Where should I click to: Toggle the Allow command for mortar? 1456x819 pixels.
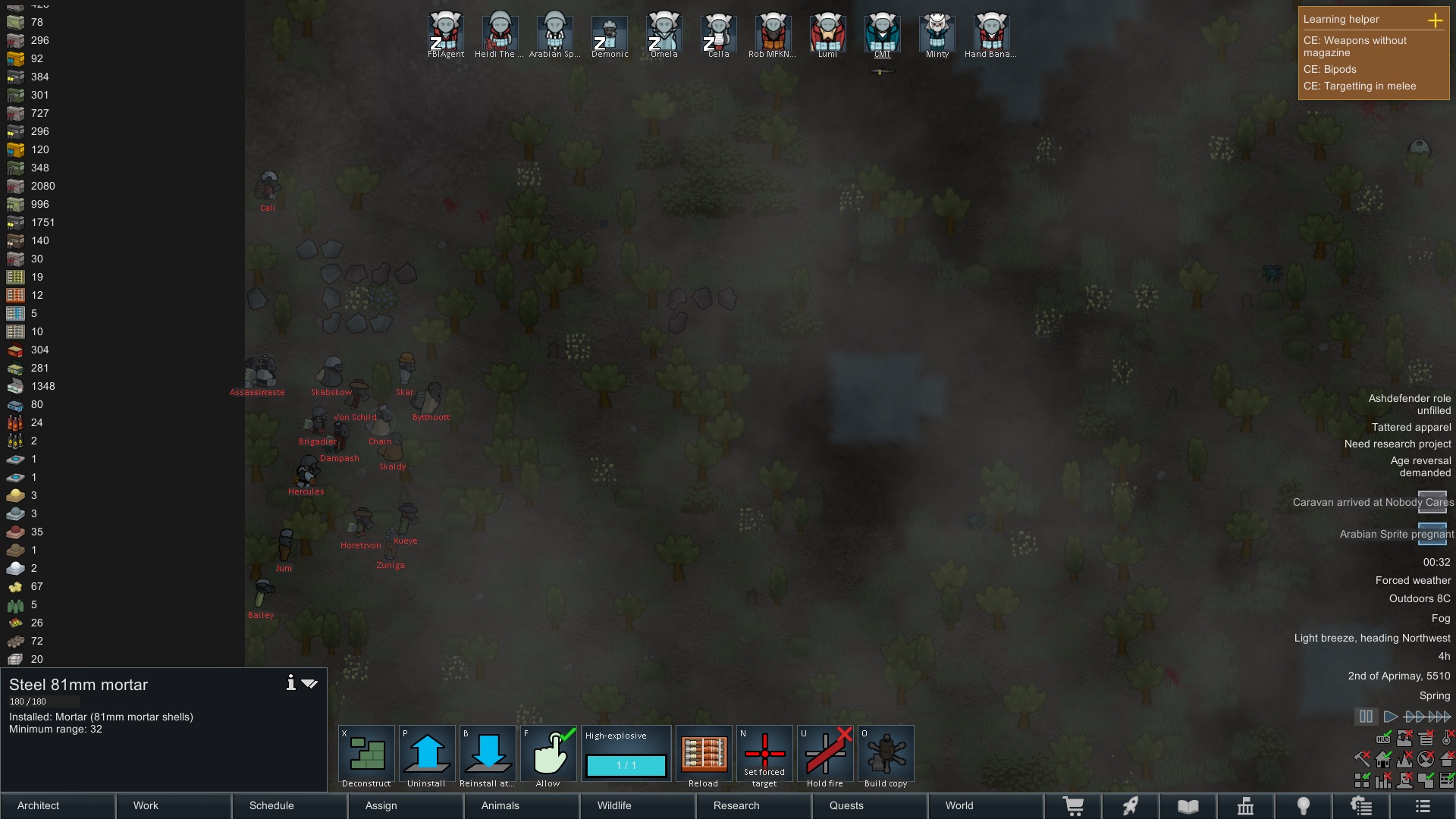548,755
